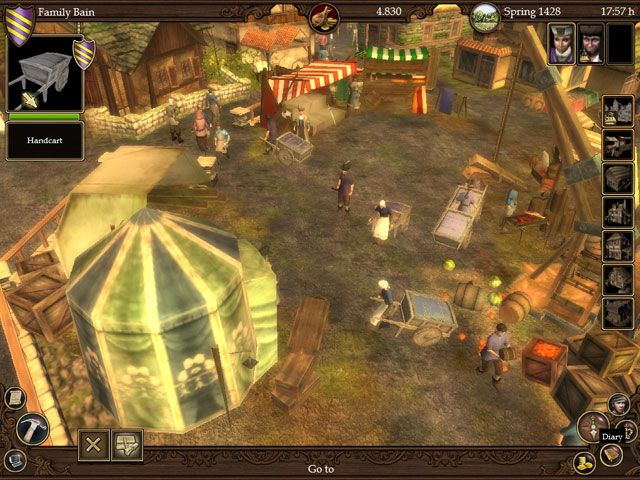This screenshot has height=480, width=640.
Task: Select the first building shortcut icon
Action: (617, 111)
